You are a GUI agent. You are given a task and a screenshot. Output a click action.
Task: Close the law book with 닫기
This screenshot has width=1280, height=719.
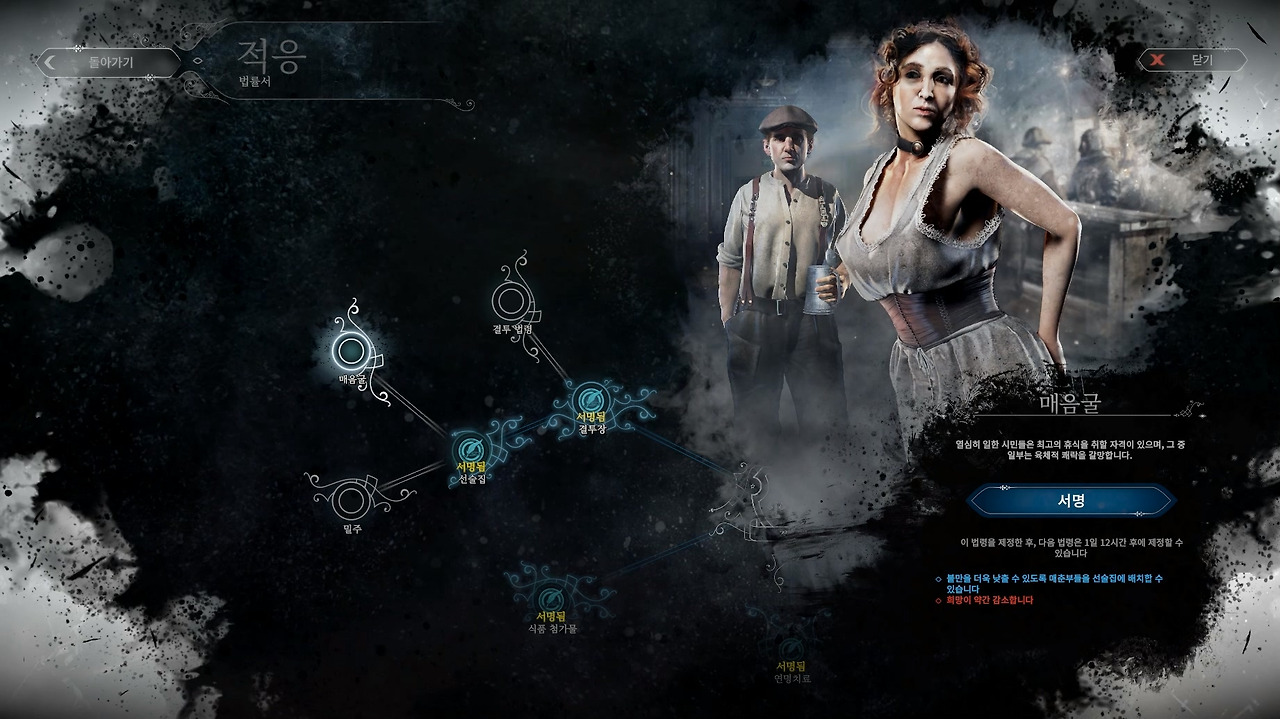pos(1193,60)
